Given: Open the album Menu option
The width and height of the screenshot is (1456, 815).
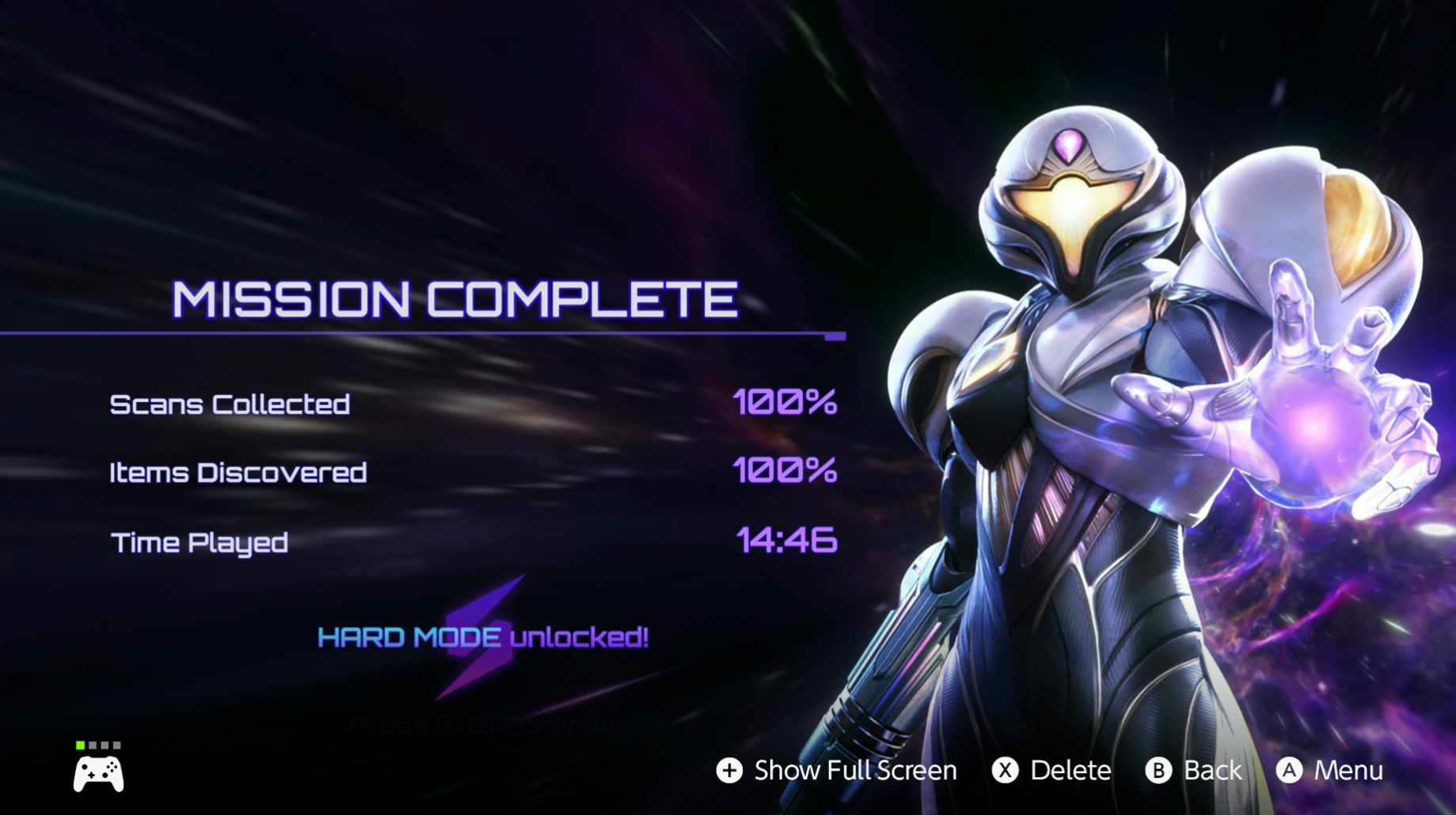Looking at the screenshot, I should (1330, 770).
